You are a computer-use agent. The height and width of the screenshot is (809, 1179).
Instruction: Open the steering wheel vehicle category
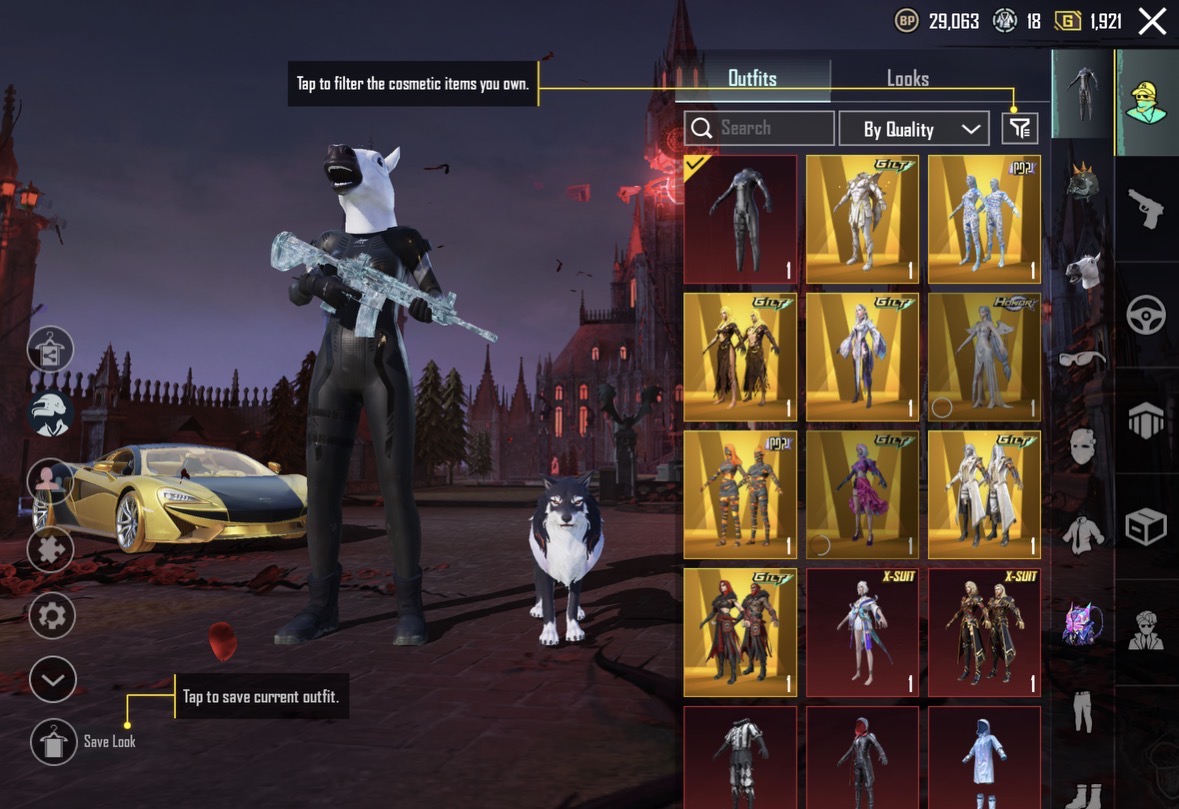click(x=1146, y=316)
